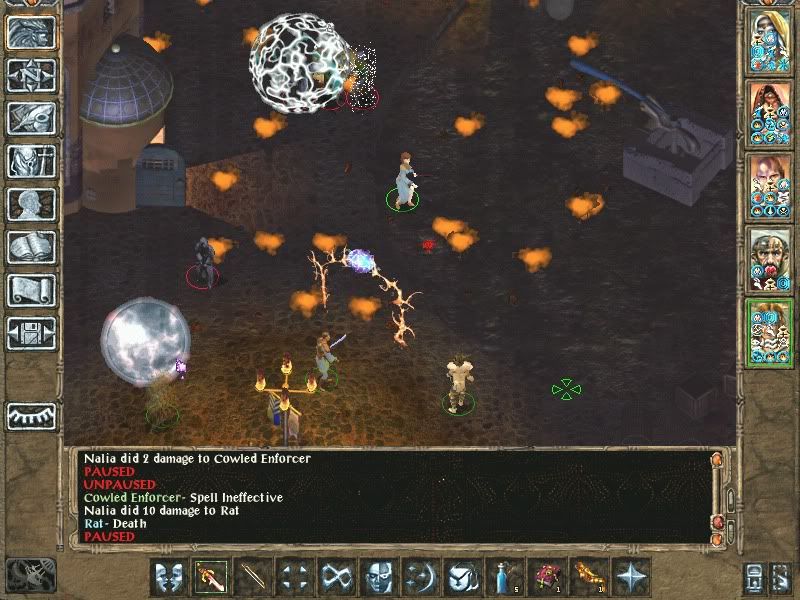
Task: Click the crossed arrows formation button
Action: coord(296,577)
